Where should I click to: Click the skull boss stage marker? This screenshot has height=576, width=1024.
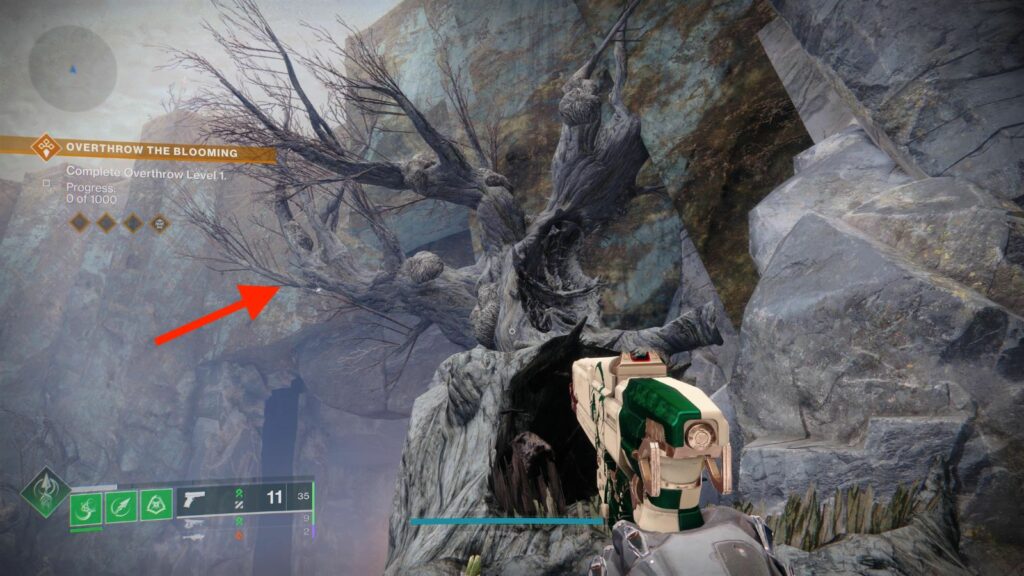click(x=161, y=224)
